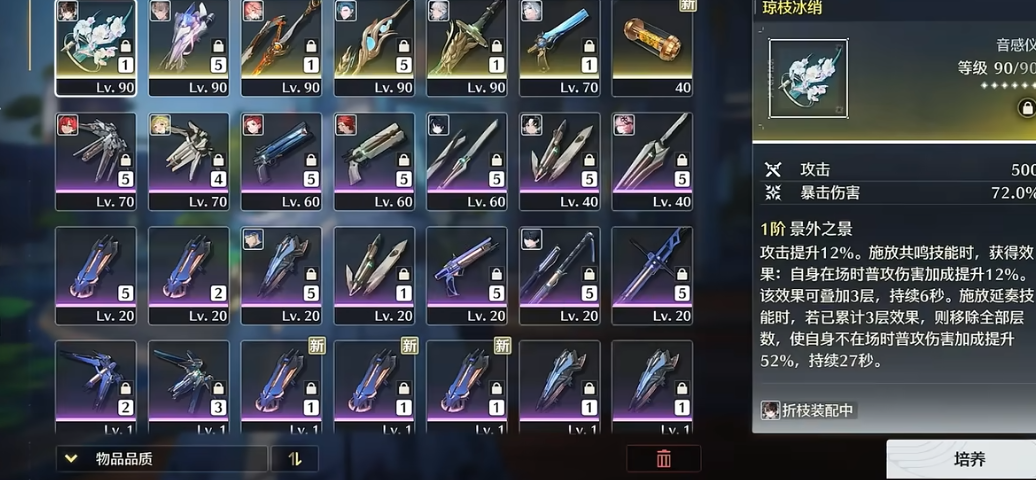The image size is (1036, 480).
Task: Click the 培养 upgrade button
Action: click(x=968, y=460)
